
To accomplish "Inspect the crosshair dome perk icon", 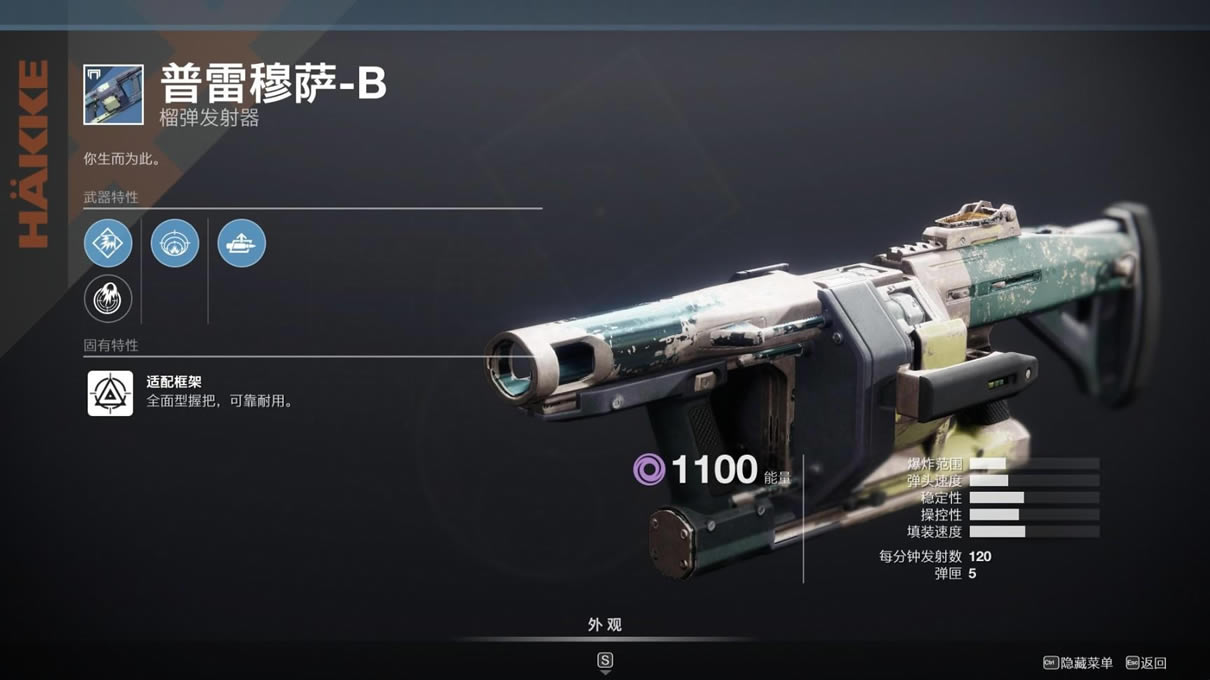I will click(175, 243).
